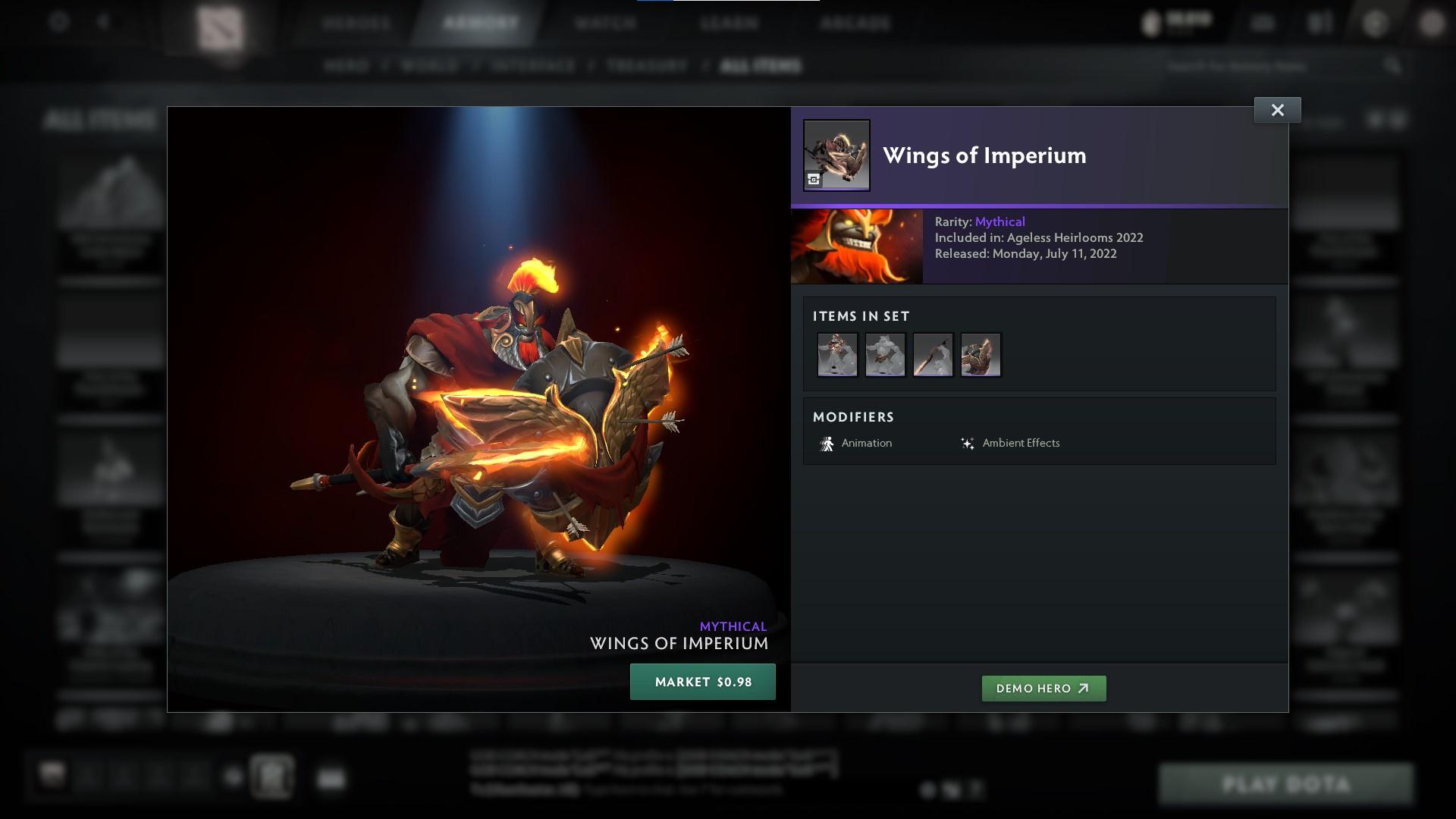Screen dimensions: 1456x819
Task: Click the Ambient Effects sparkle icon
Action: [x=968, y=443]
